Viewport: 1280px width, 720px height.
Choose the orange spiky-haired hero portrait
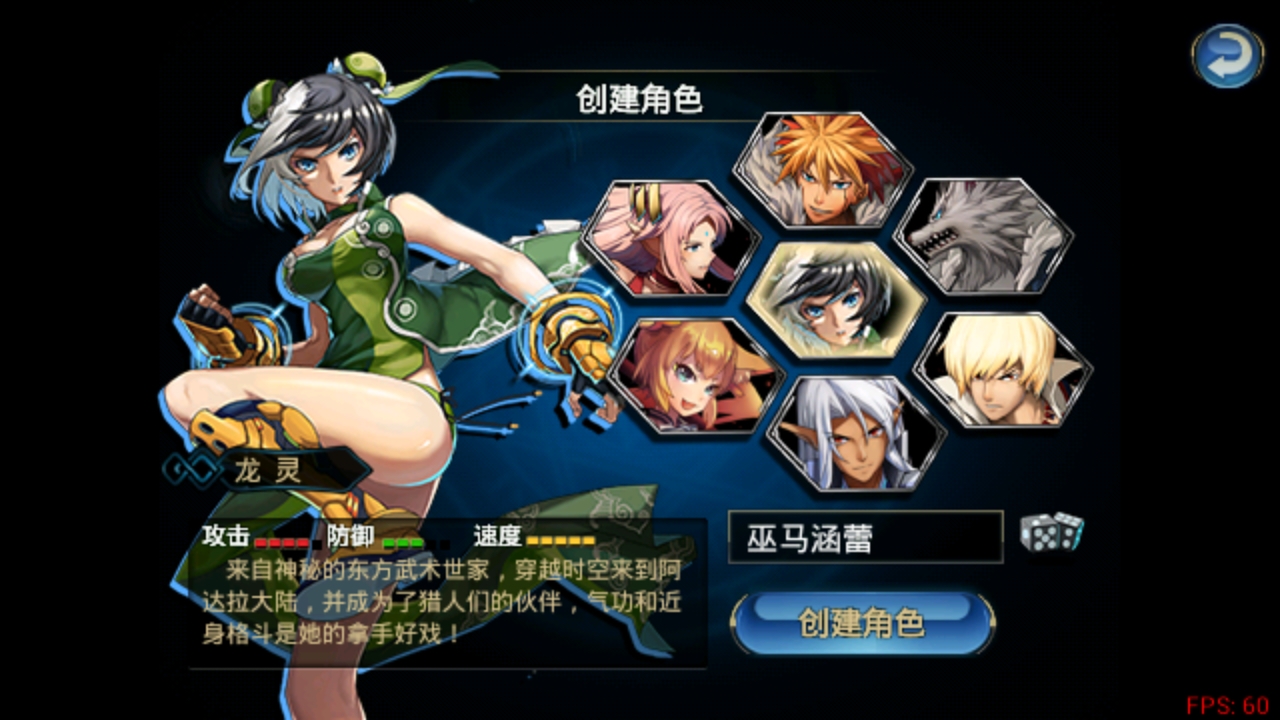point(823,170)
